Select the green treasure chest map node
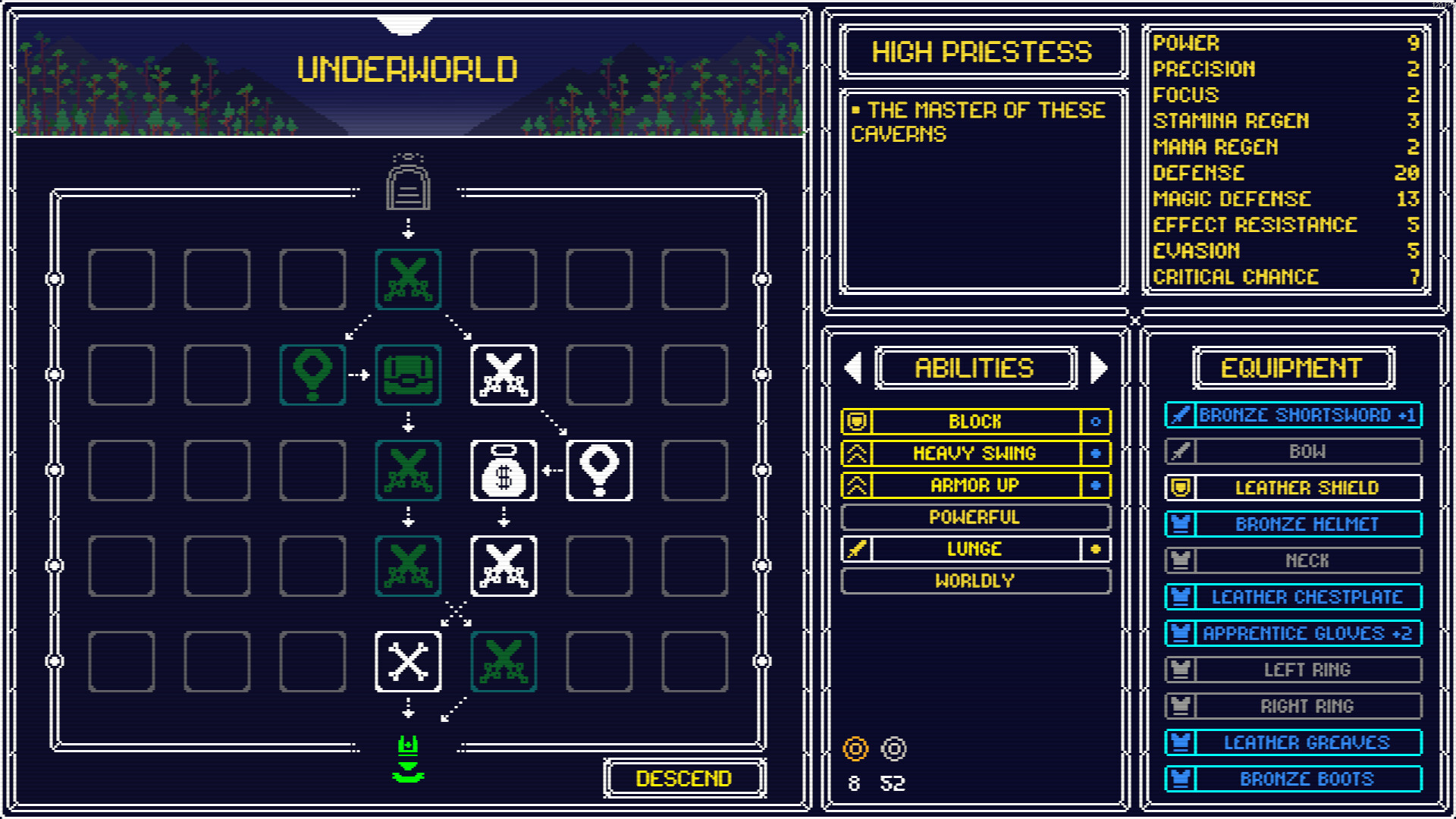The image size is (1456, 819). tap(408, 375)
